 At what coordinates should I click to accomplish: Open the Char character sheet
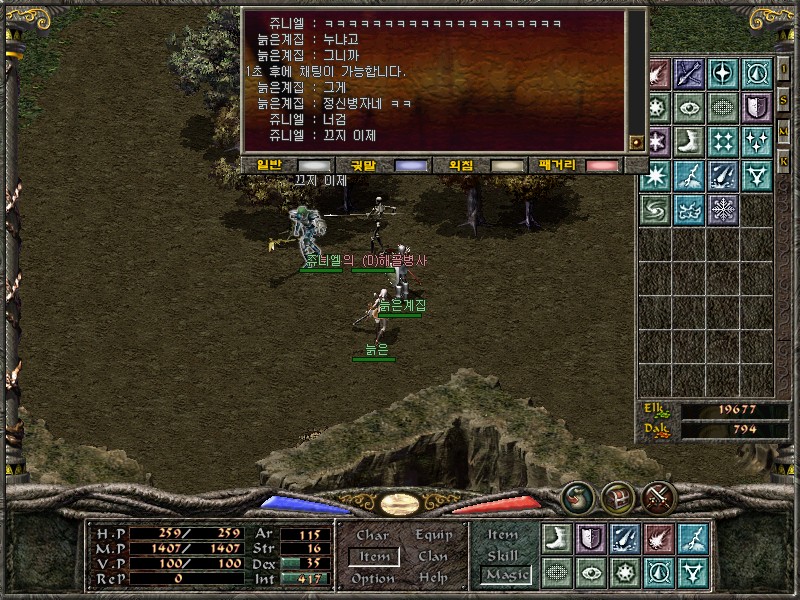tap(373, 535)
